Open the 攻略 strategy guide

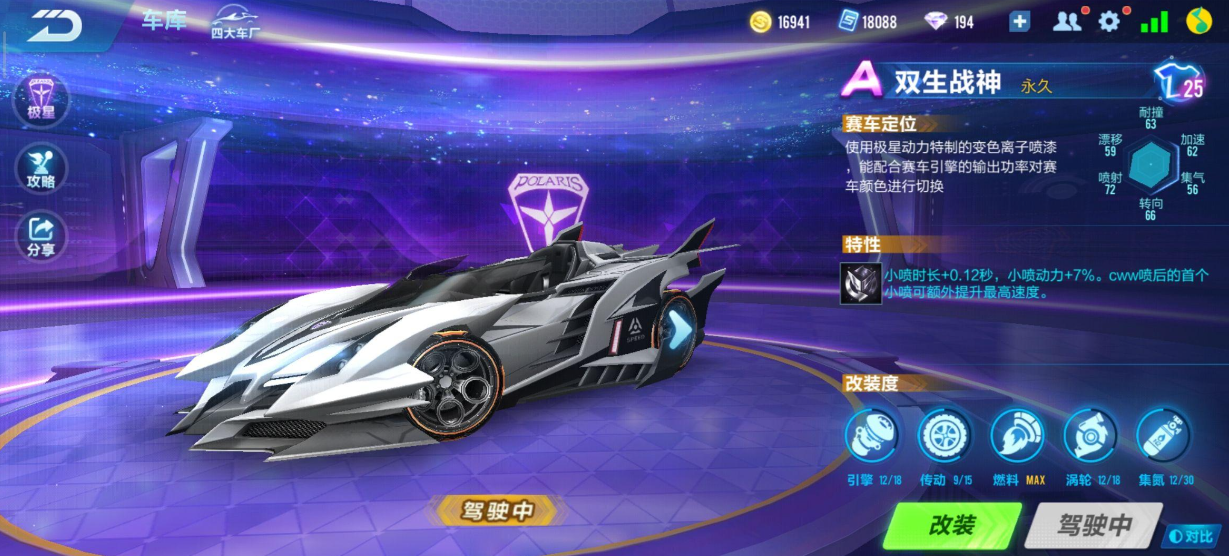[41, 167]
